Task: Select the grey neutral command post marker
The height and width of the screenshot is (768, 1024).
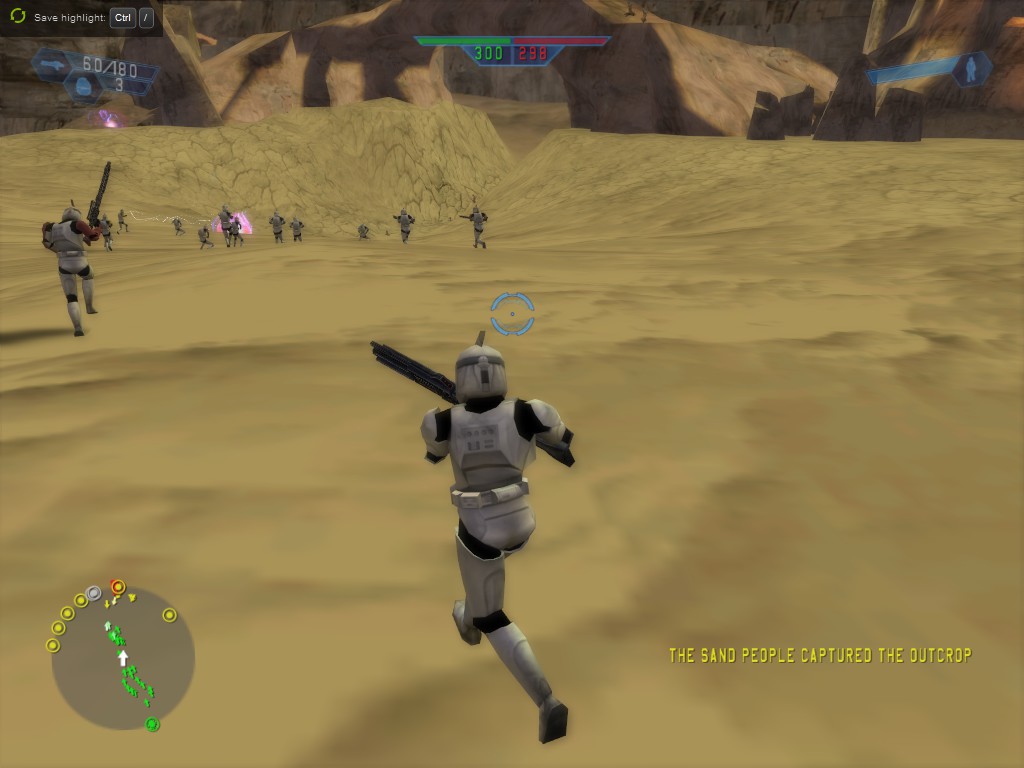Action: point(94,593)
